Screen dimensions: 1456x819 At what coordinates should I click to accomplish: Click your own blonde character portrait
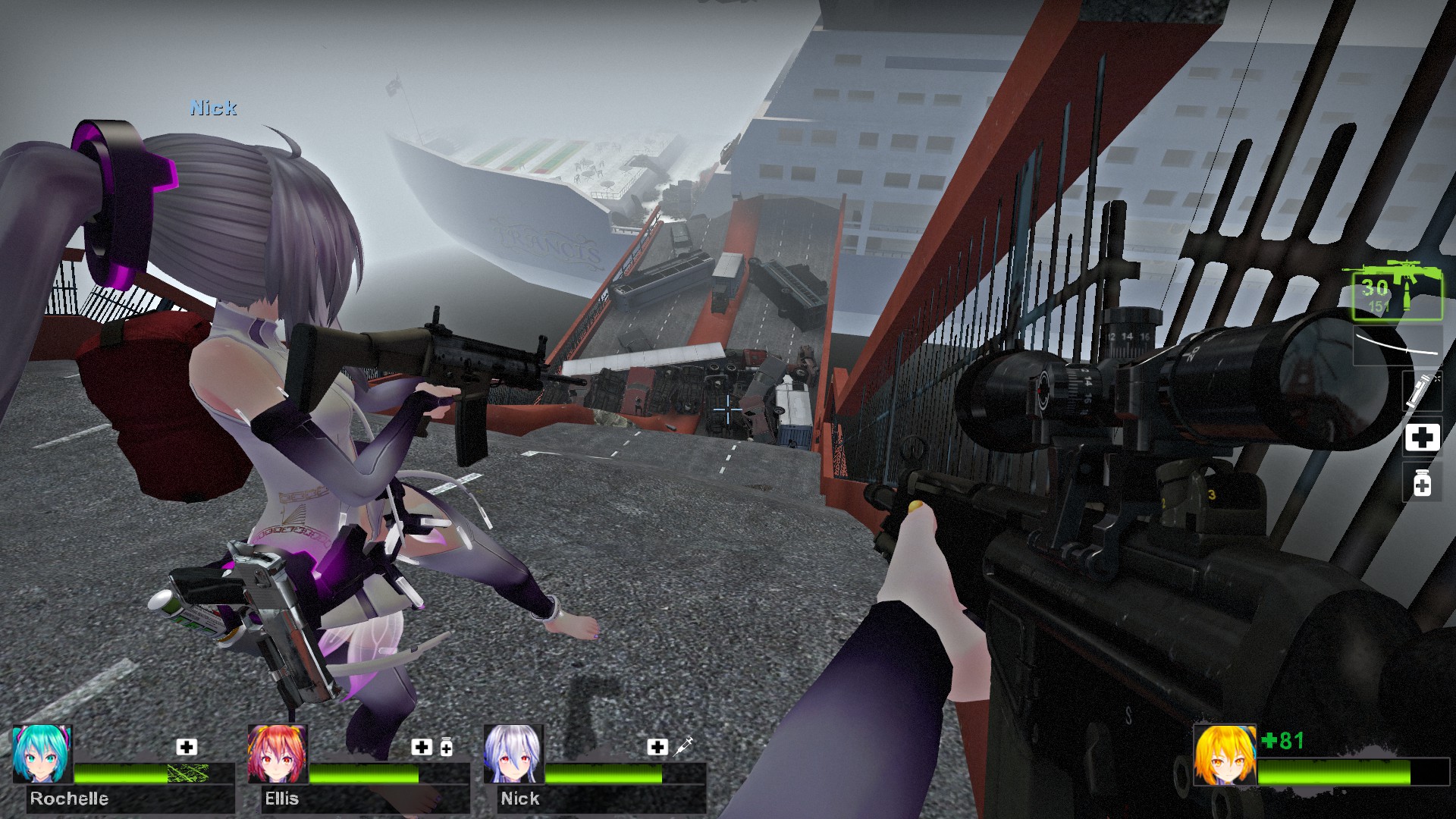click(1224, 755)
